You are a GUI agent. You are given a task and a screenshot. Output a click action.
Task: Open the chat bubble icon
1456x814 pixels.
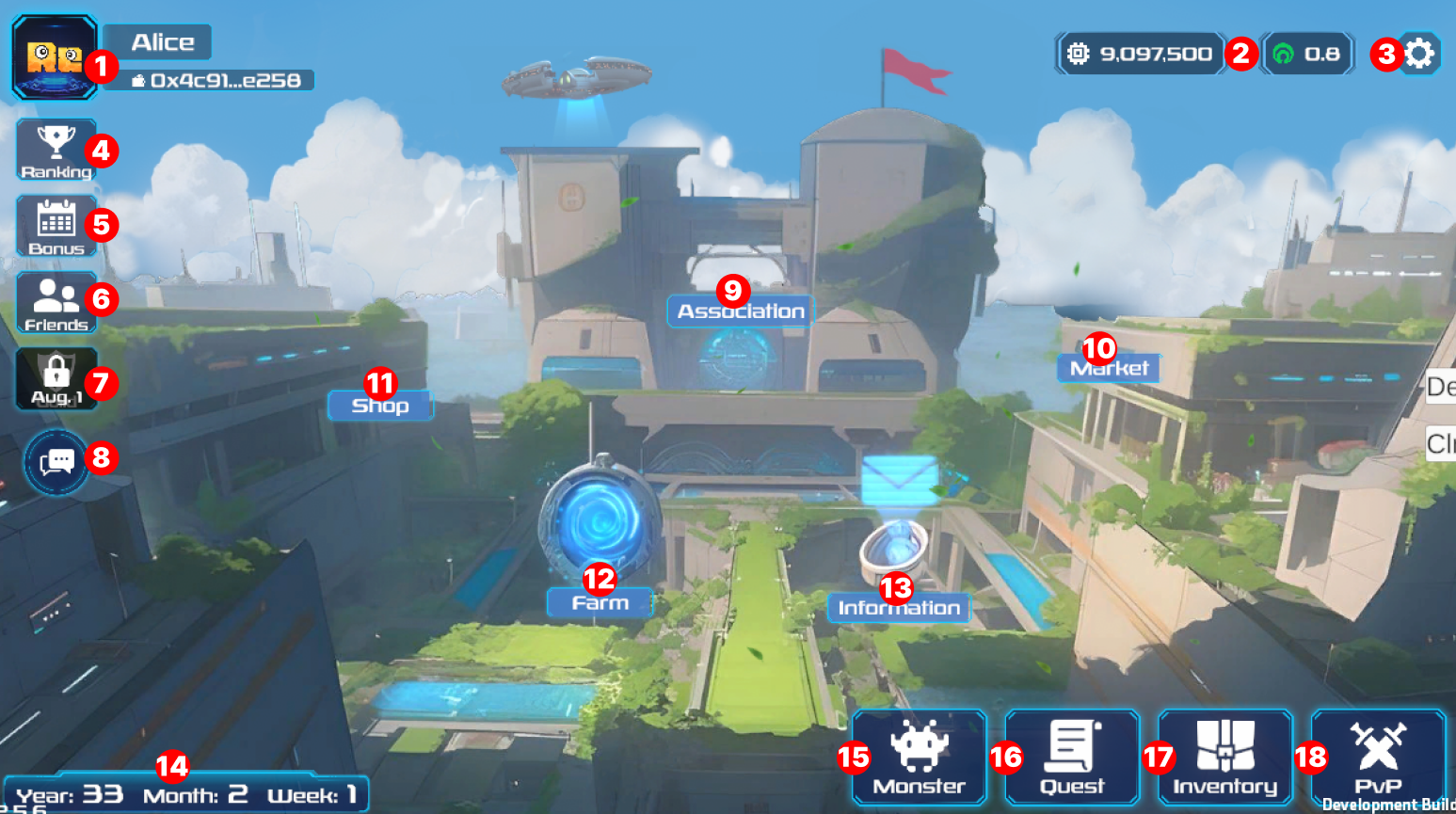(x=56, y=461)
